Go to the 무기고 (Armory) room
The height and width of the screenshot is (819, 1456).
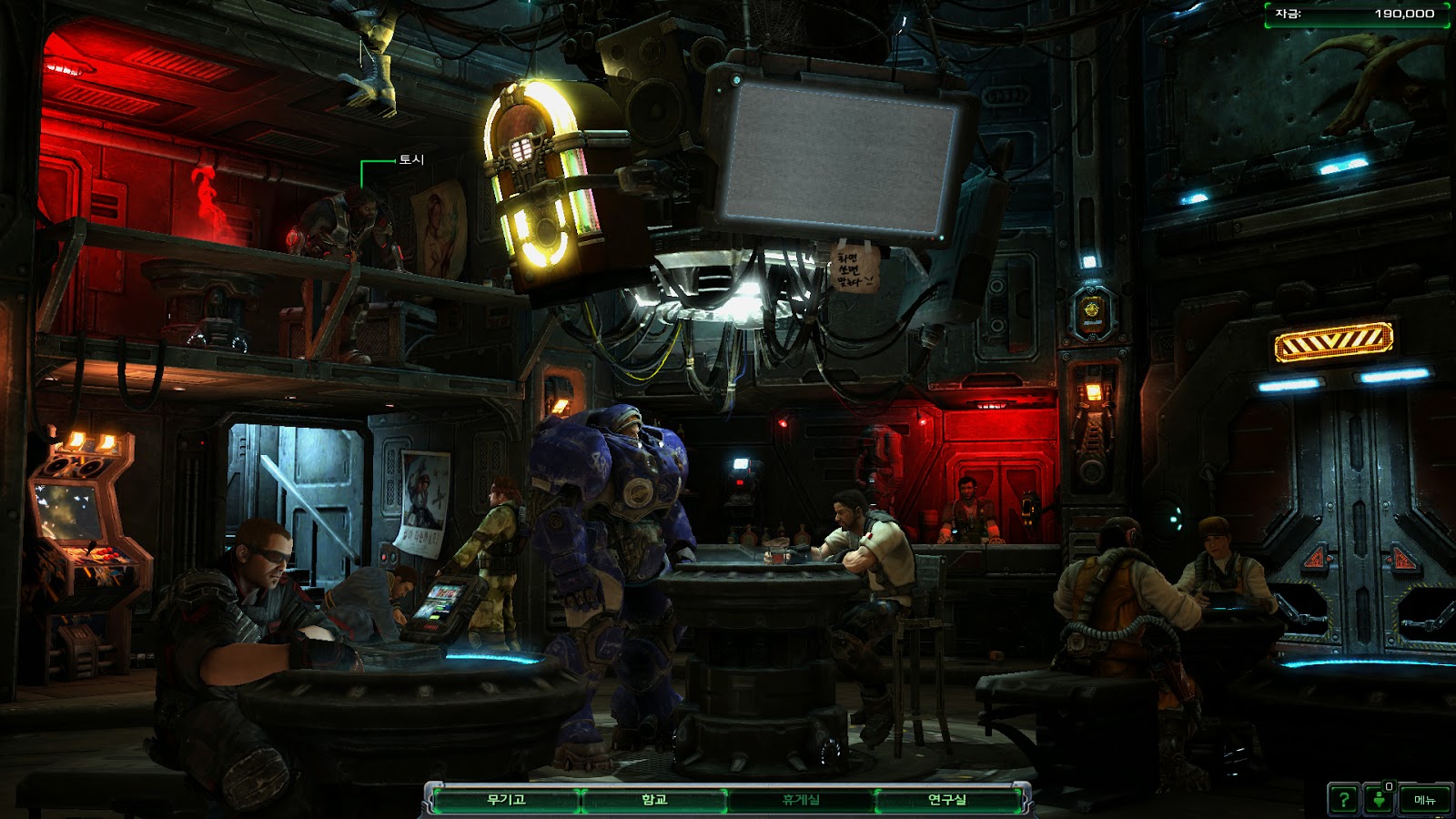pos(506,800)
